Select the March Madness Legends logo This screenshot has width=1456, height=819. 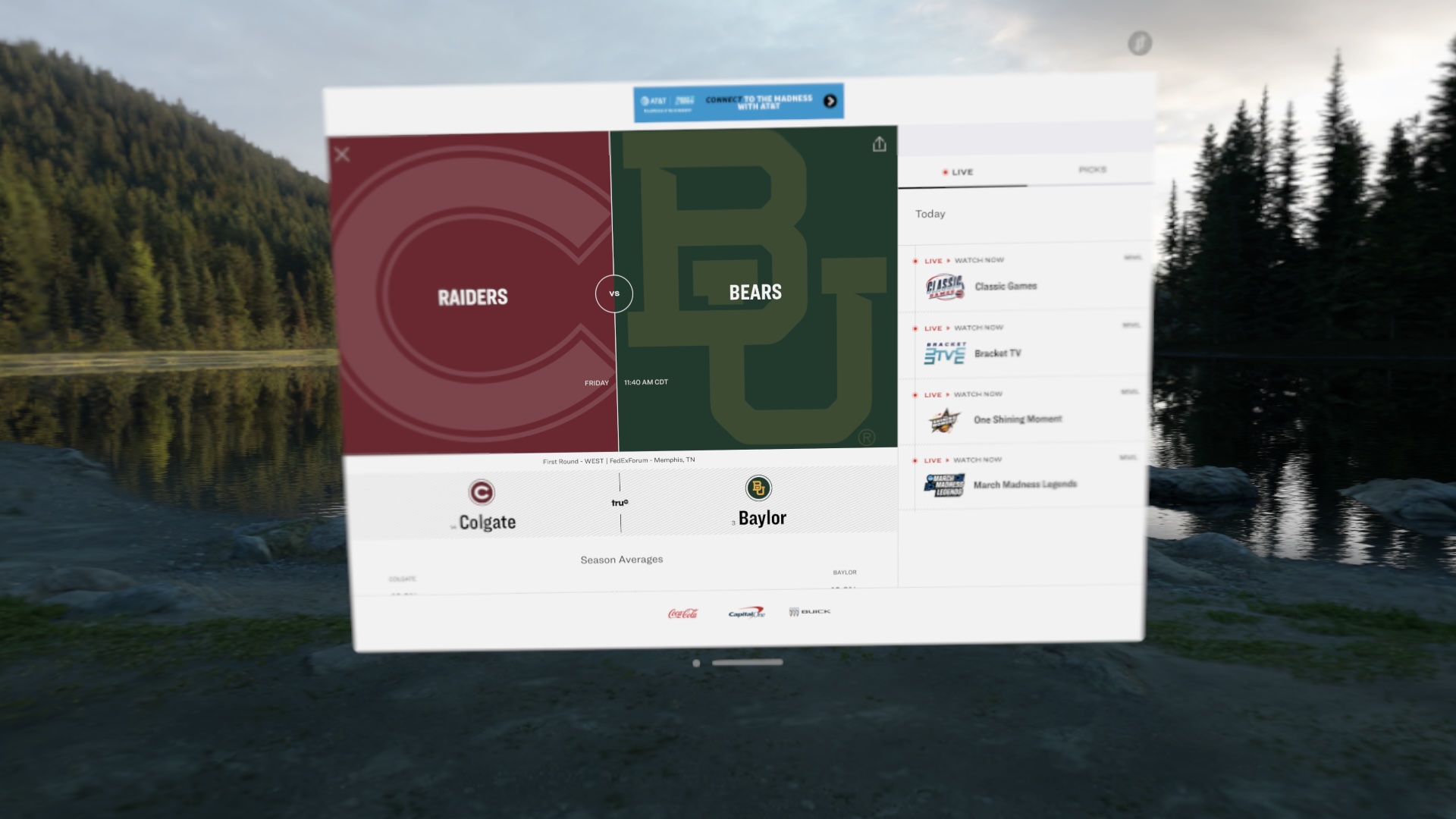click(943, 484)
